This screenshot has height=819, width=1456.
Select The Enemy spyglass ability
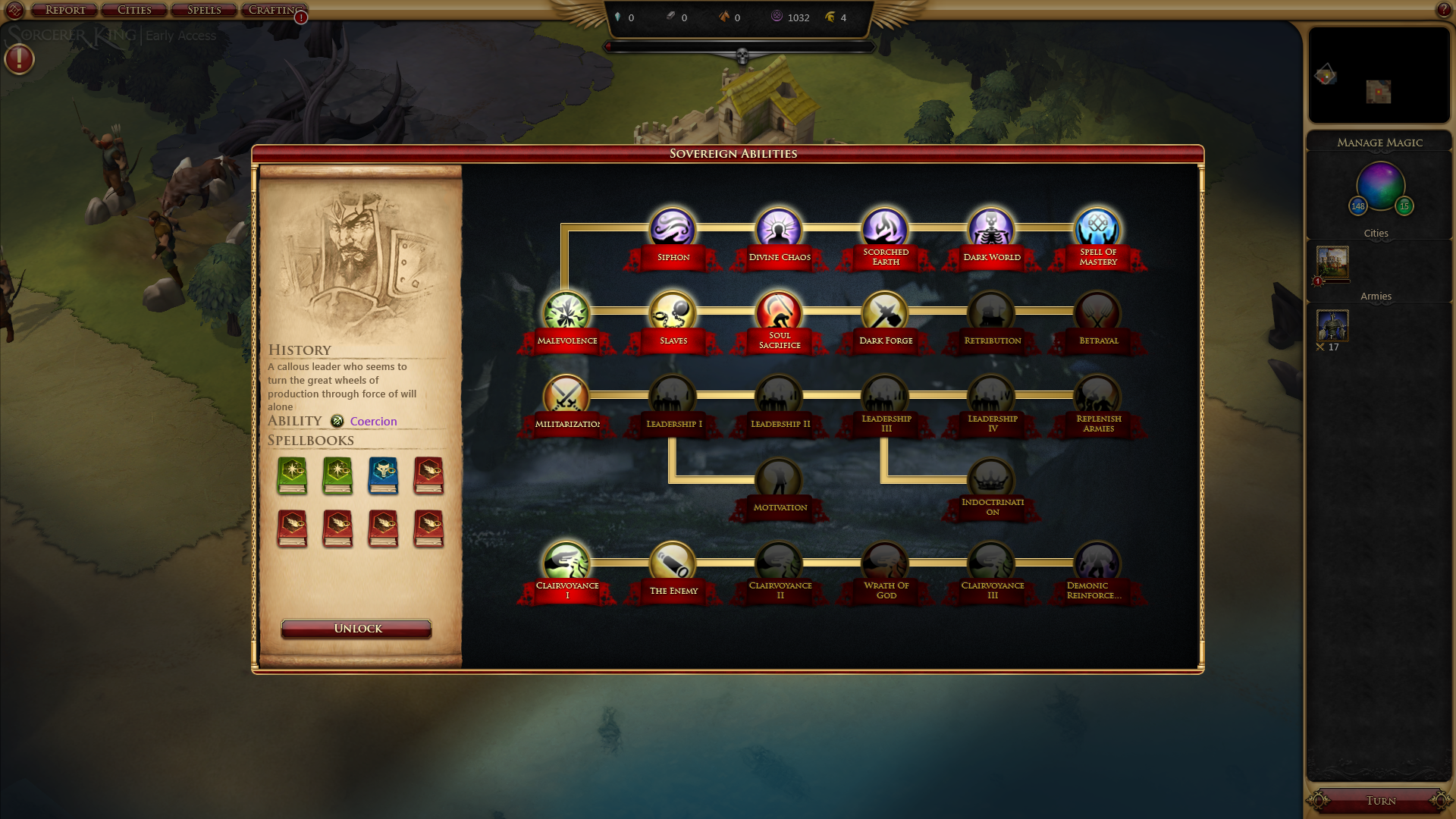click(x=672, y=563)
